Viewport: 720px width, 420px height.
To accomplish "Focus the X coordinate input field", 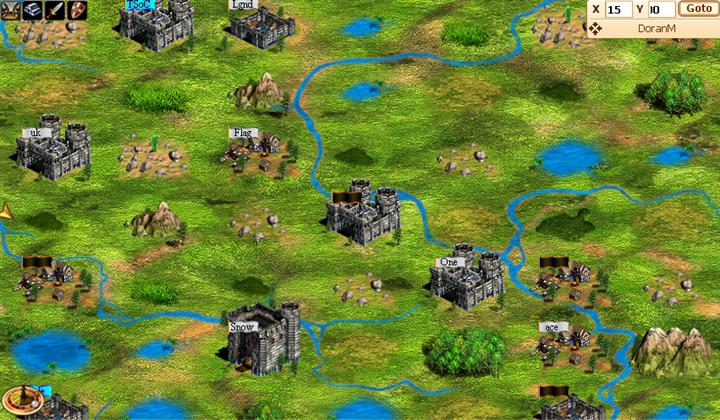I will (619, 9).
